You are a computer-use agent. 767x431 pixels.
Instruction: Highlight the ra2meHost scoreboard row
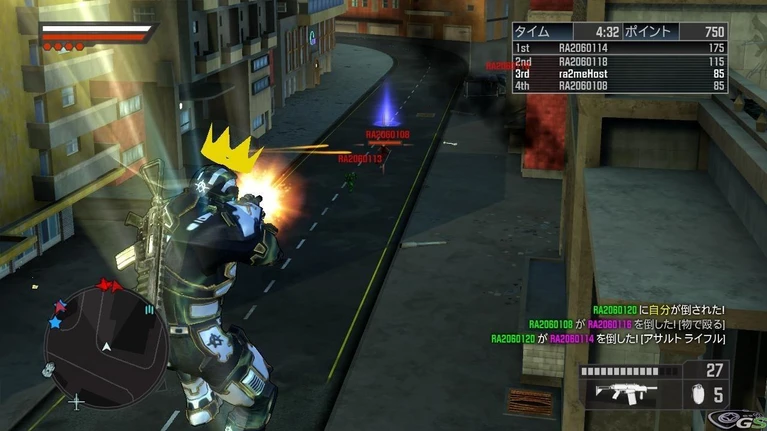click(619, 74)
